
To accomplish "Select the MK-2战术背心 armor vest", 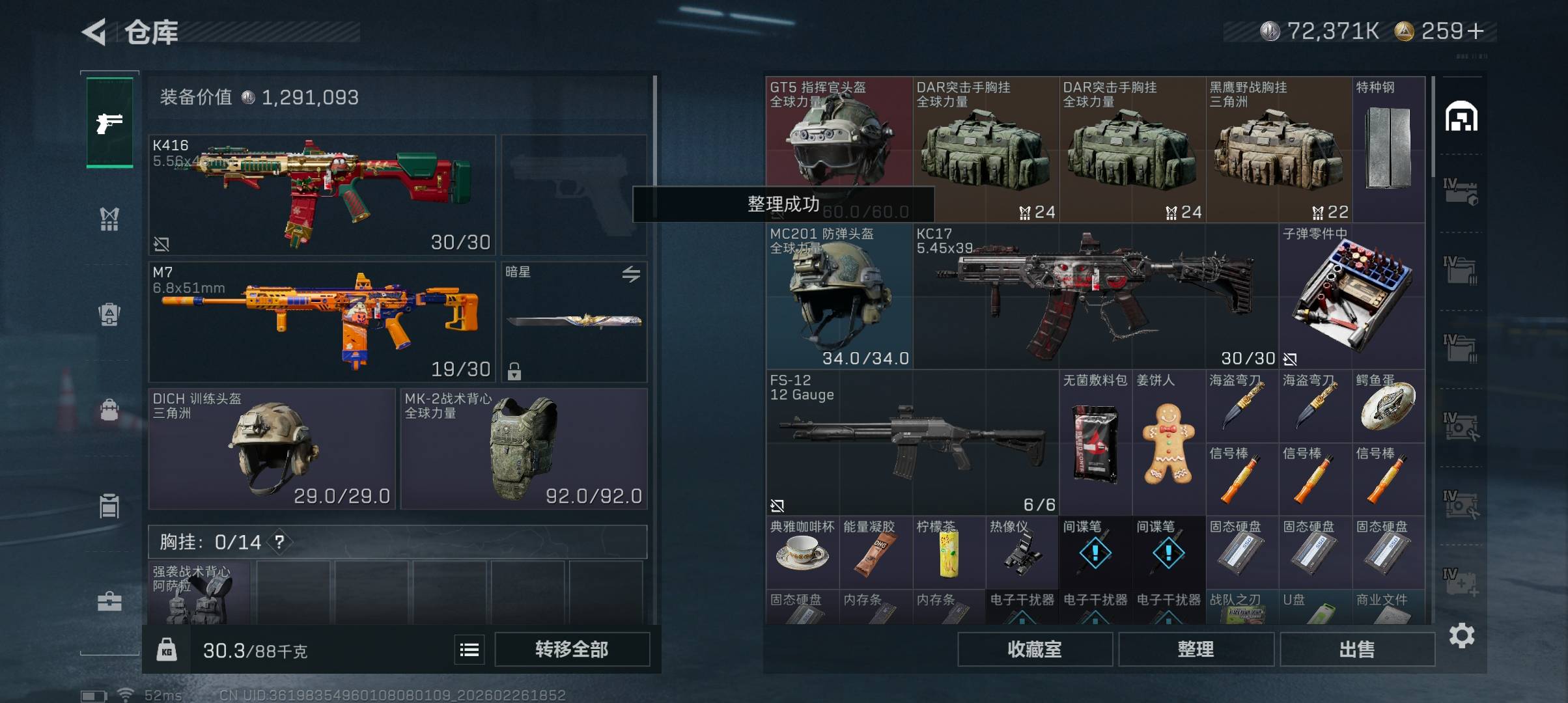I will pos(524,449).
